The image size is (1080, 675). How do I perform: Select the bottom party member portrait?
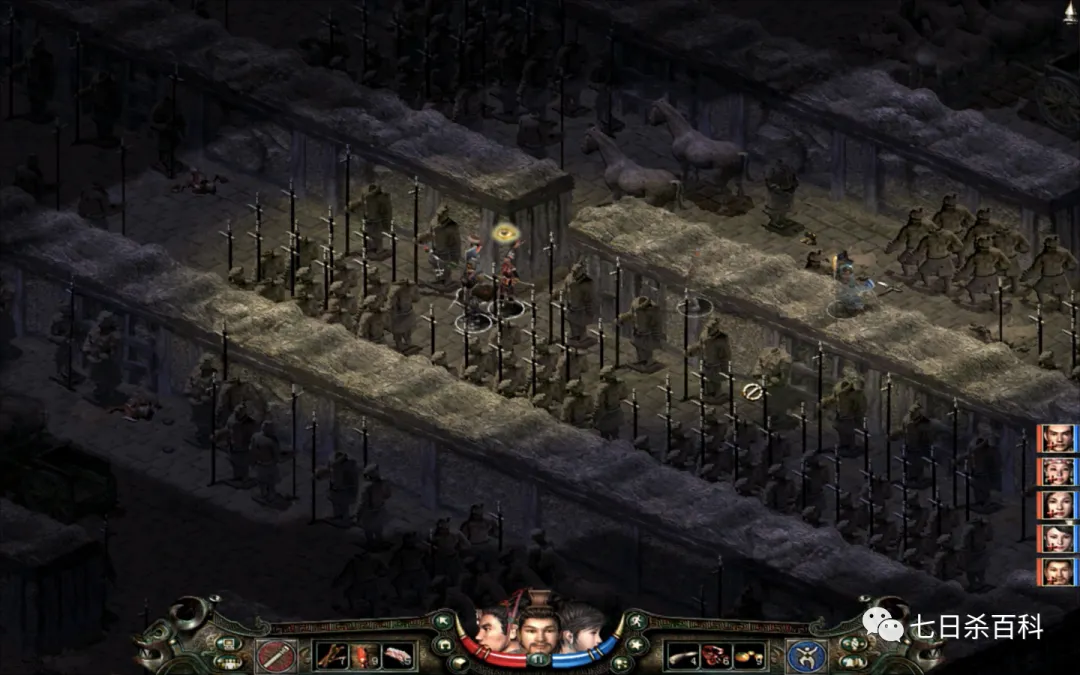(1058, 572)
